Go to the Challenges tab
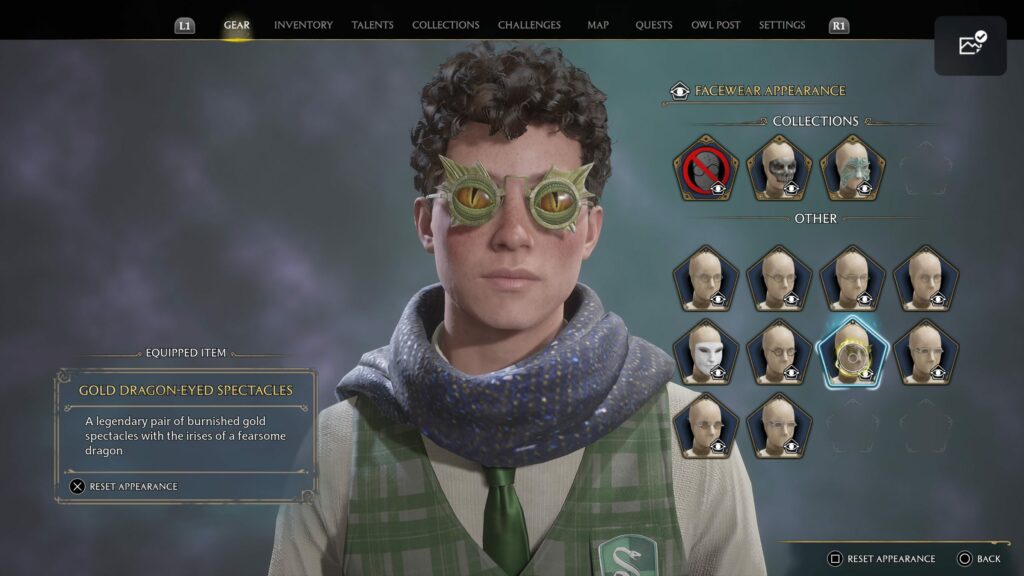The height and width of the screenshot is (576, 1024). (529, 25)
